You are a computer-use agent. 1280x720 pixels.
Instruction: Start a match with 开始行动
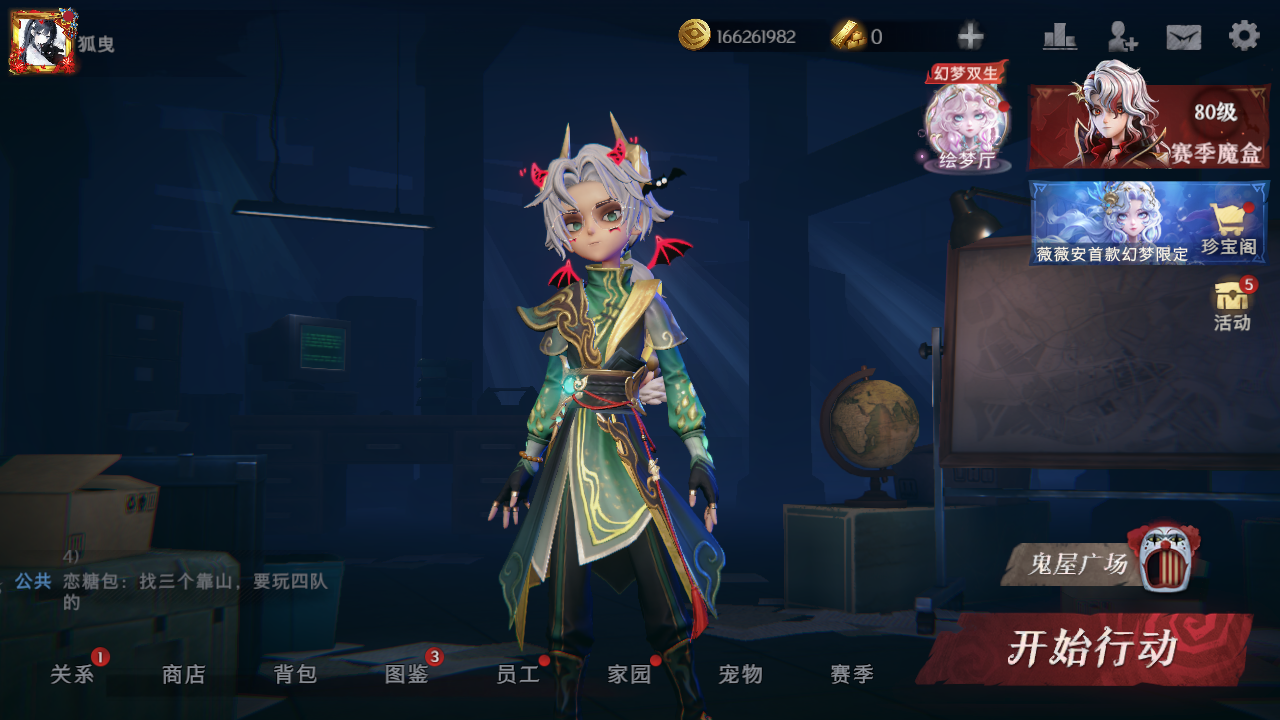(x=1090, y=648)
